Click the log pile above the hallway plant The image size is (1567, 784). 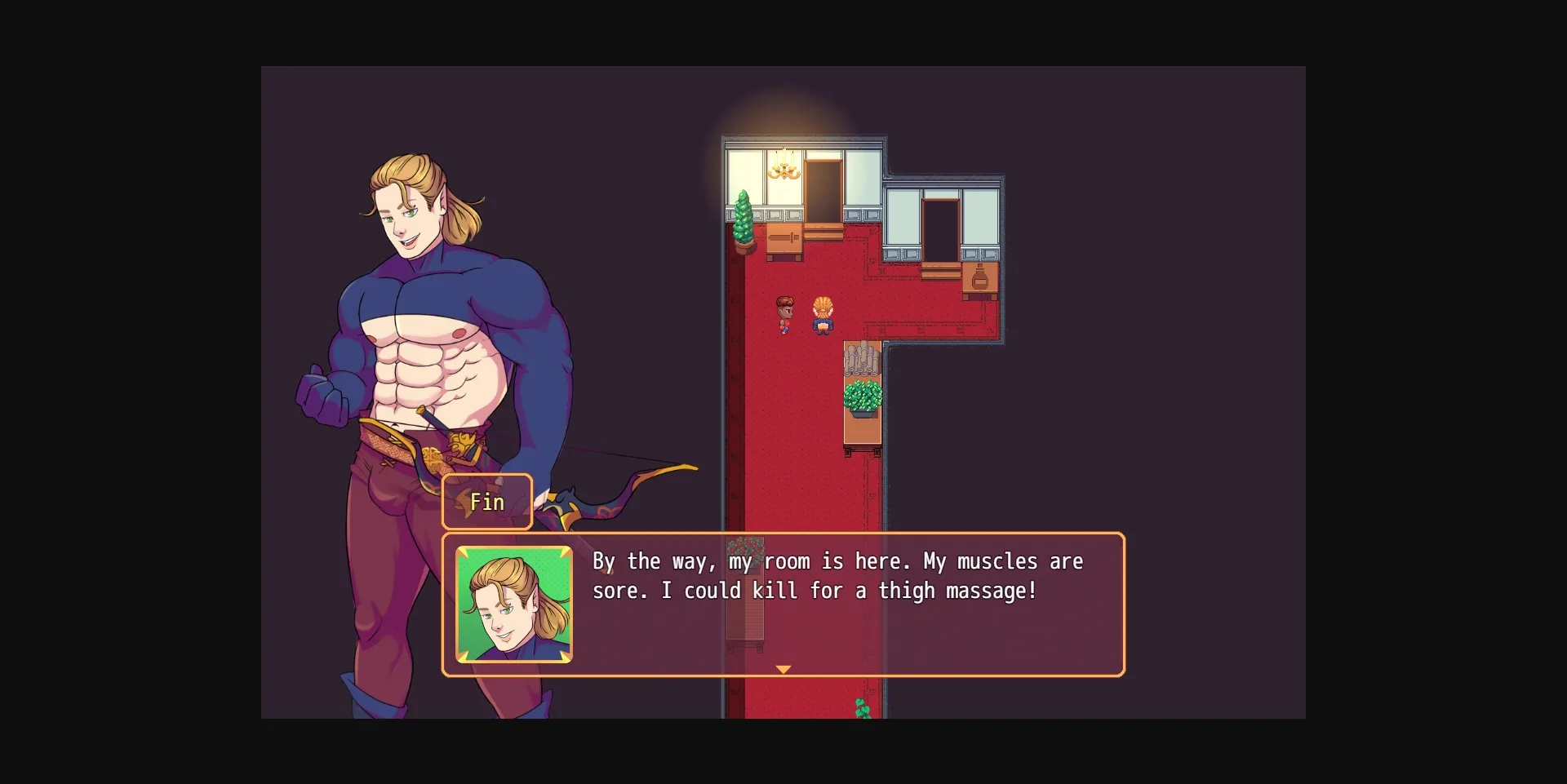[860, 359]
